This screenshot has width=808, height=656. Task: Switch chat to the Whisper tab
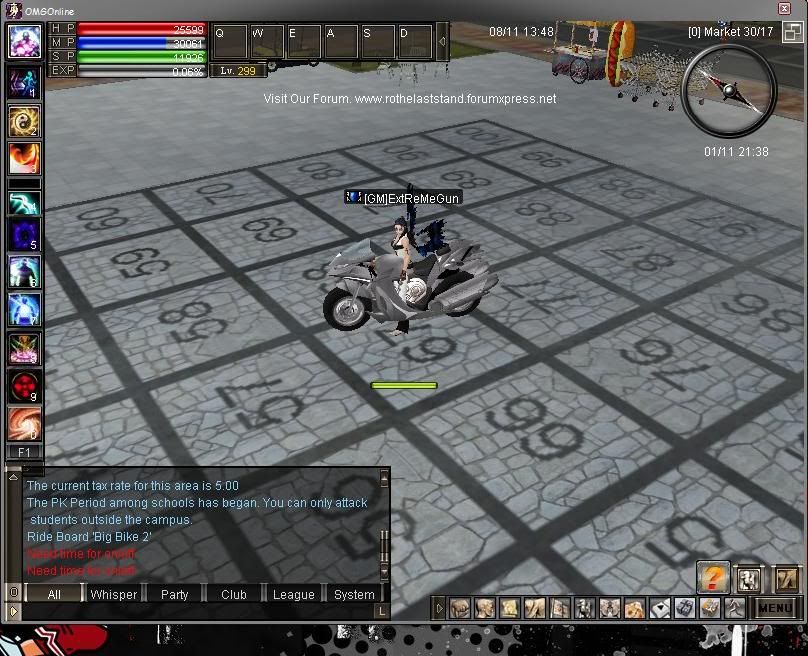click(114, 594)
